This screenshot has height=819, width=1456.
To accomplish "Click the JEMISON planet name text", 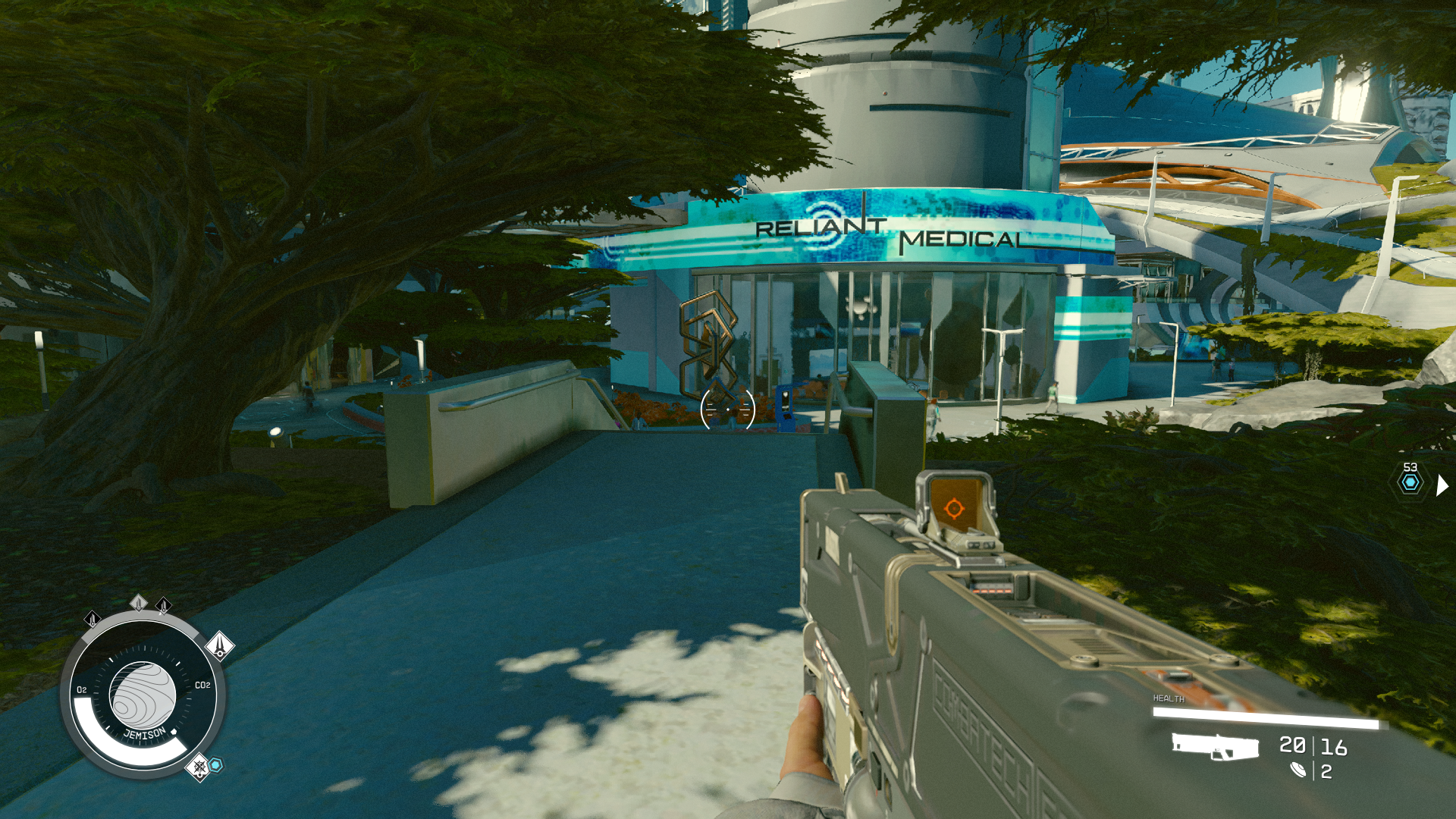I will pos(145,732).
